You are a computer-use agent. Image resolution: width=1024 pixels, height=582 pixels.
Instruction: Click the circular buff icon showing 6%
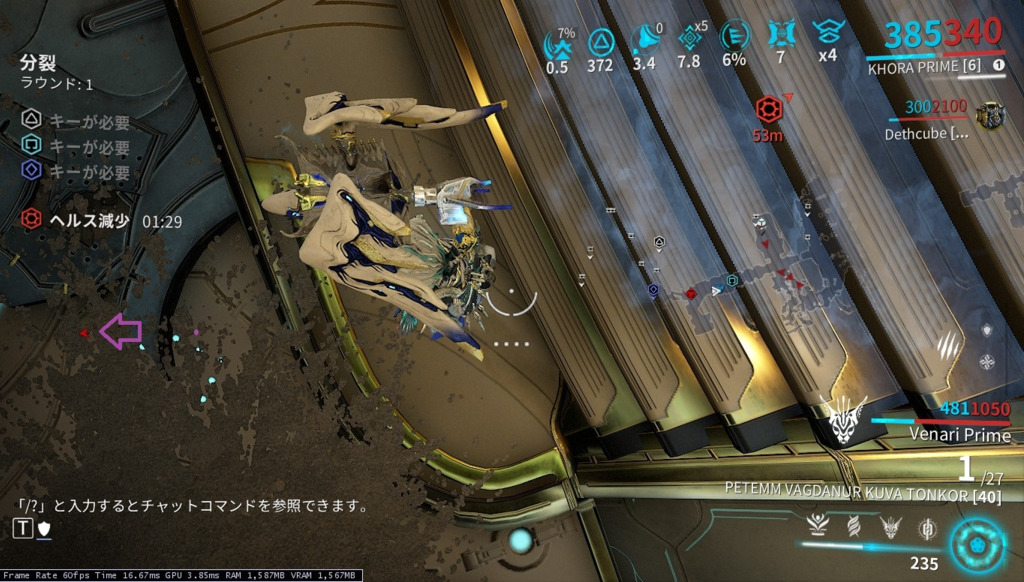(734, 37)
